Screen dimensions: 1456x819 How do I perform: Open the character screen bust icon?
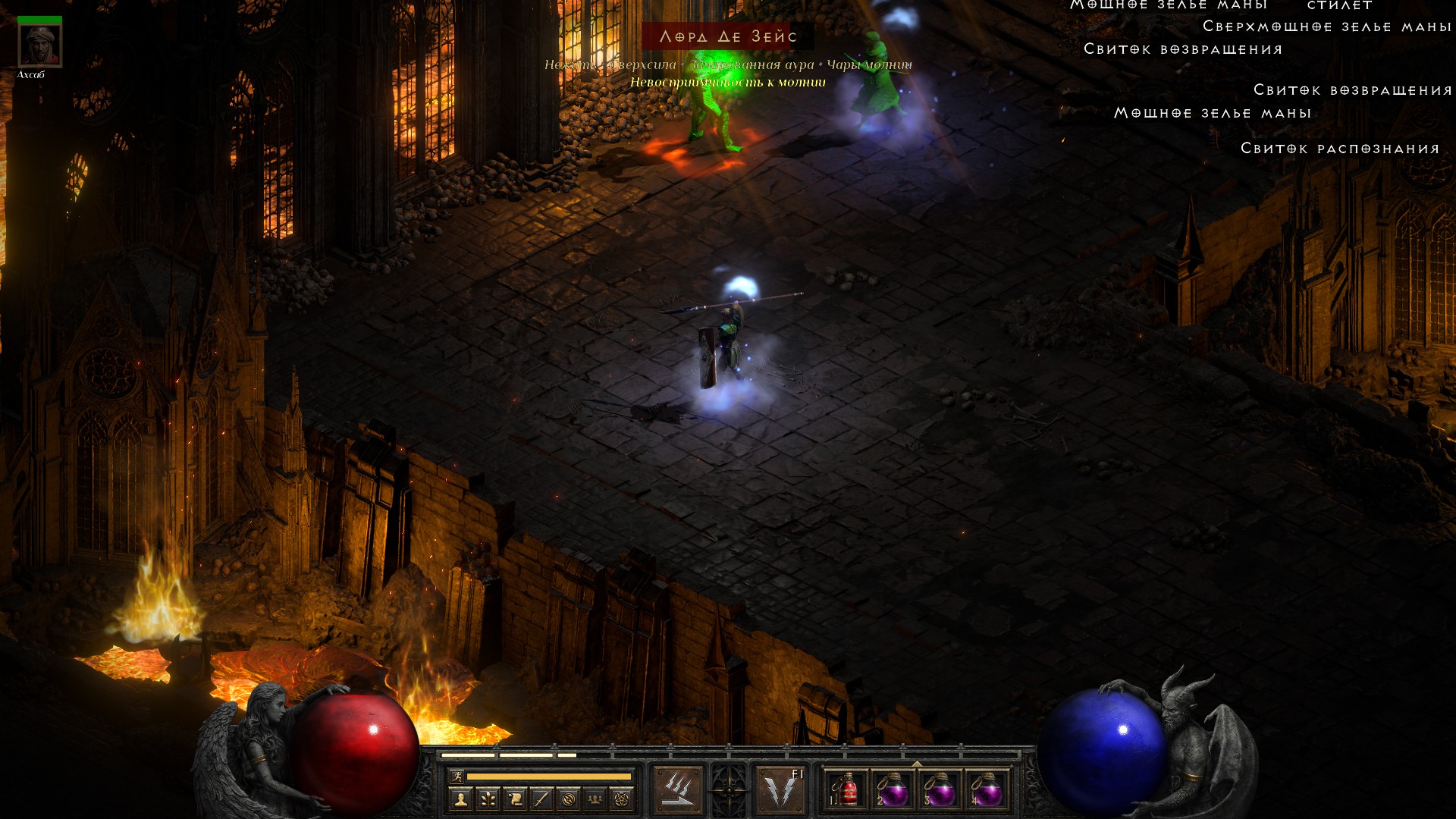pos(460,799)
